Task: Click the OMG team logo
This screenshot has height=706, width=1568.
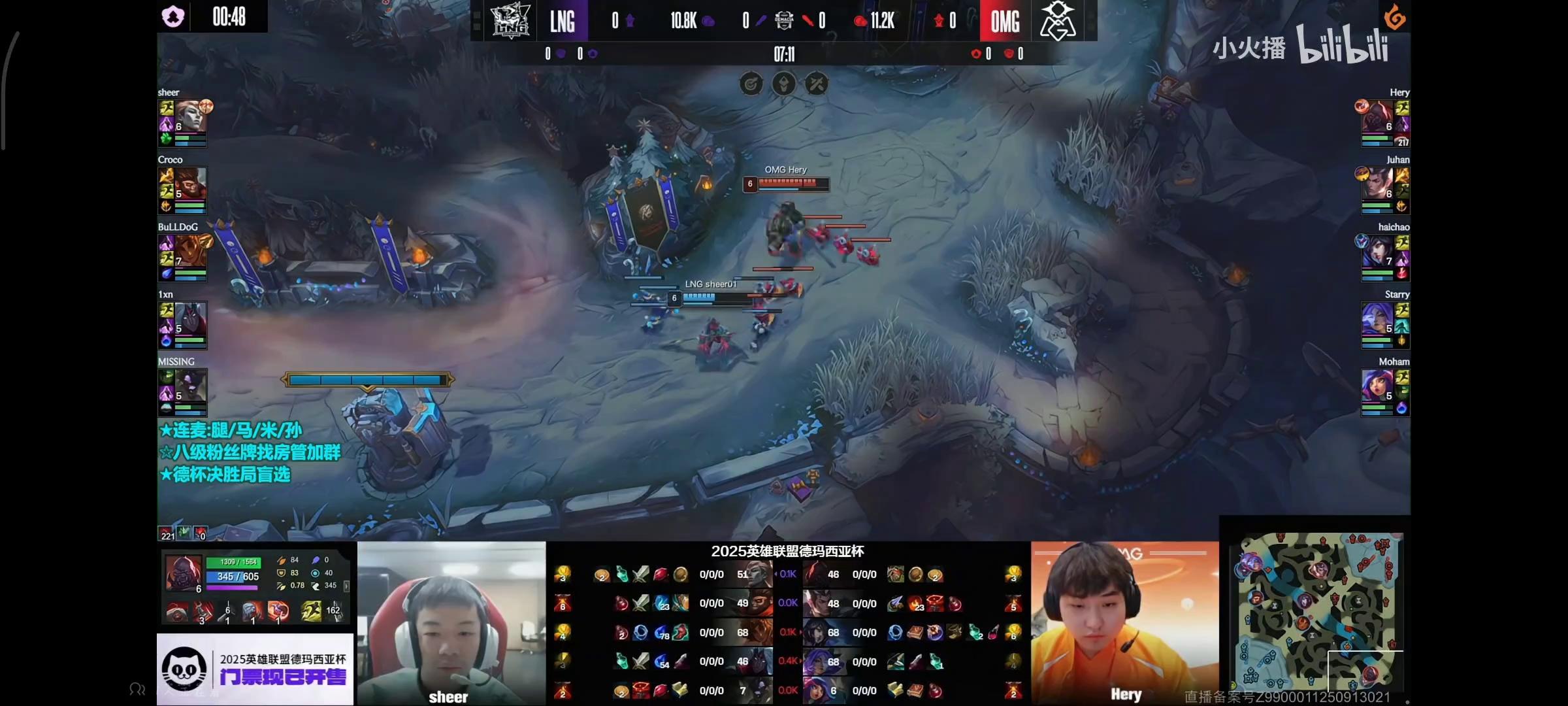Action: click(1057, 20)
